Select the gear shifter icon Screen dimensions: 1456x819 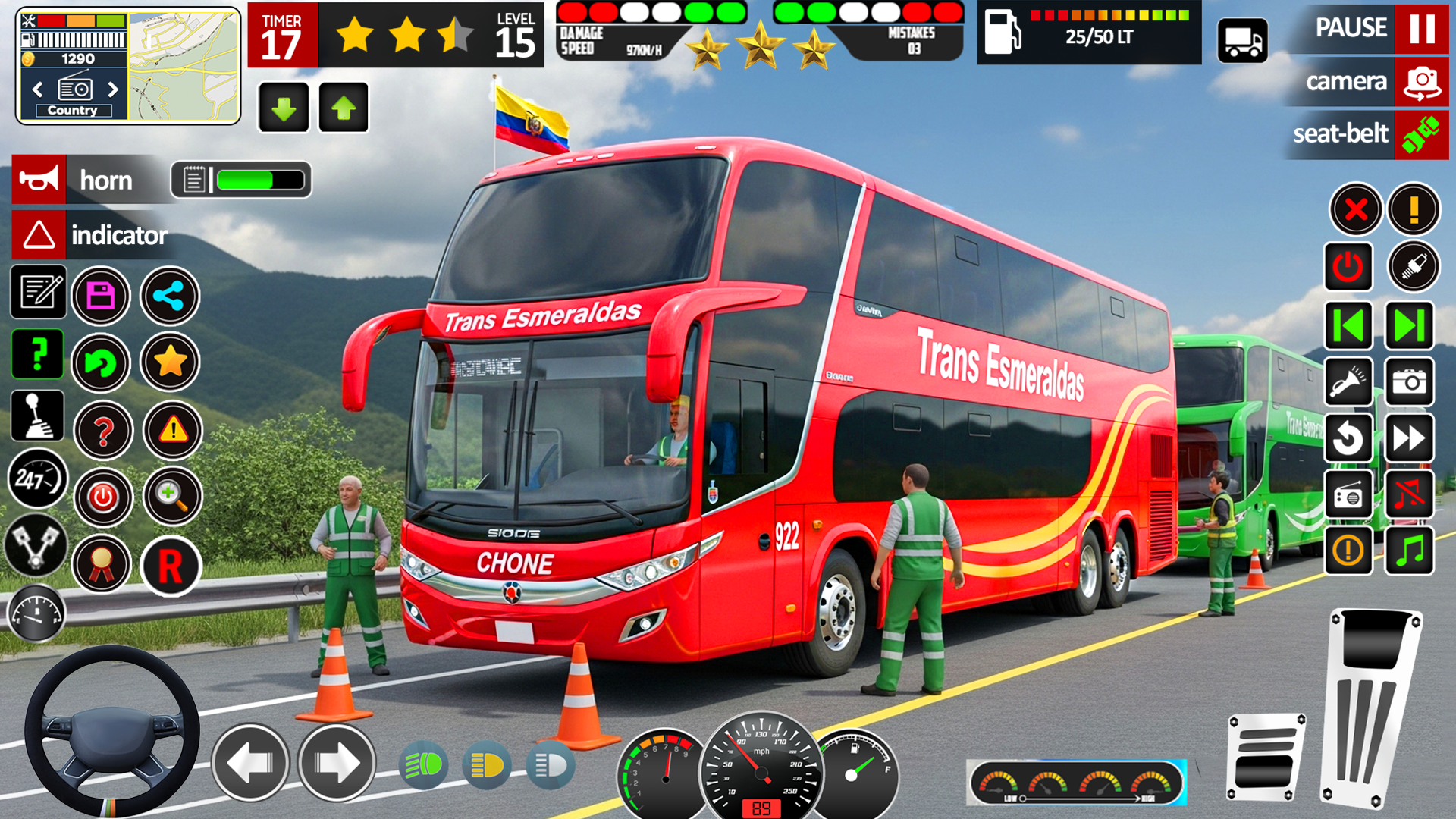coord(38,416)
